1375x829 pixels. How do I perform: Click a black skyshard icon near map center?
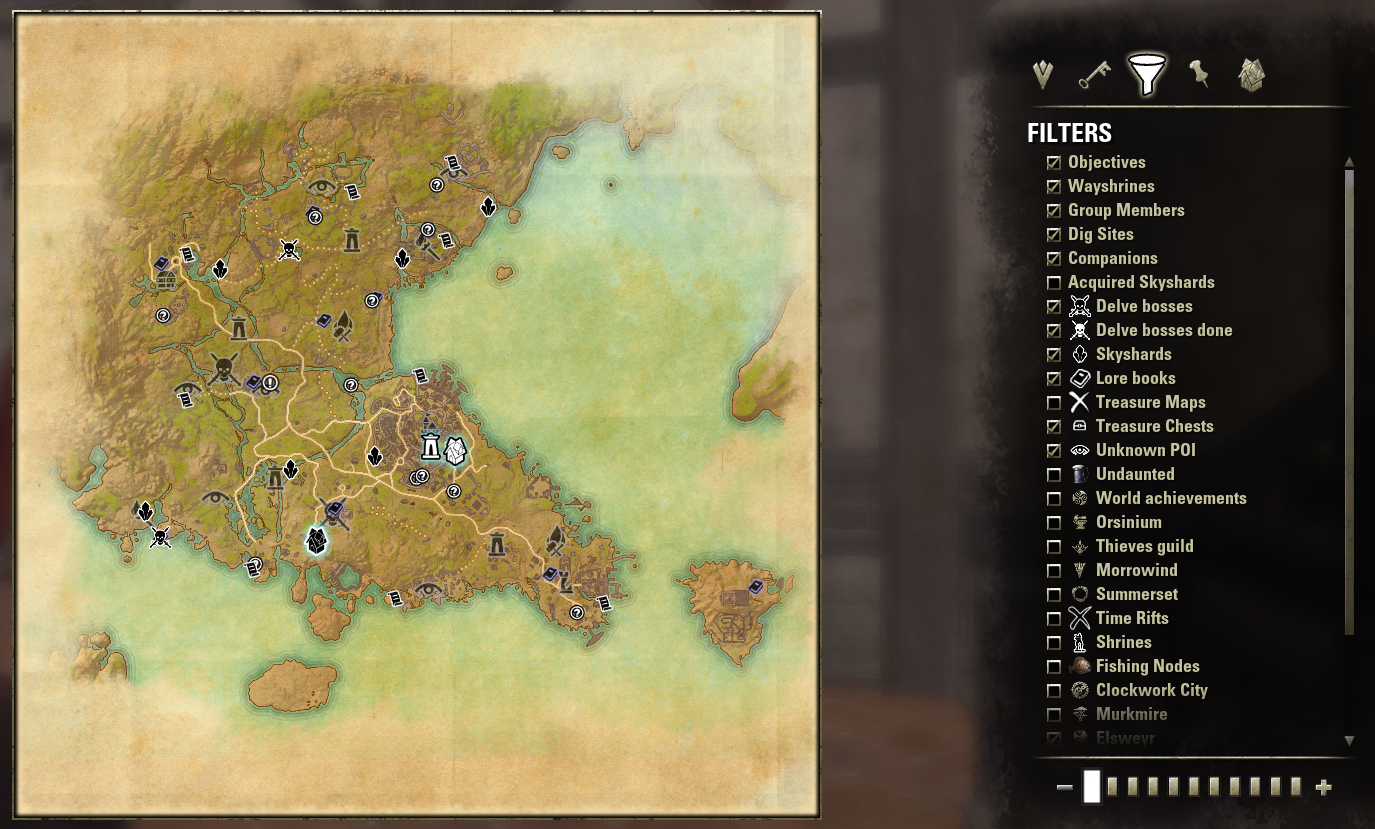[375, 456]
